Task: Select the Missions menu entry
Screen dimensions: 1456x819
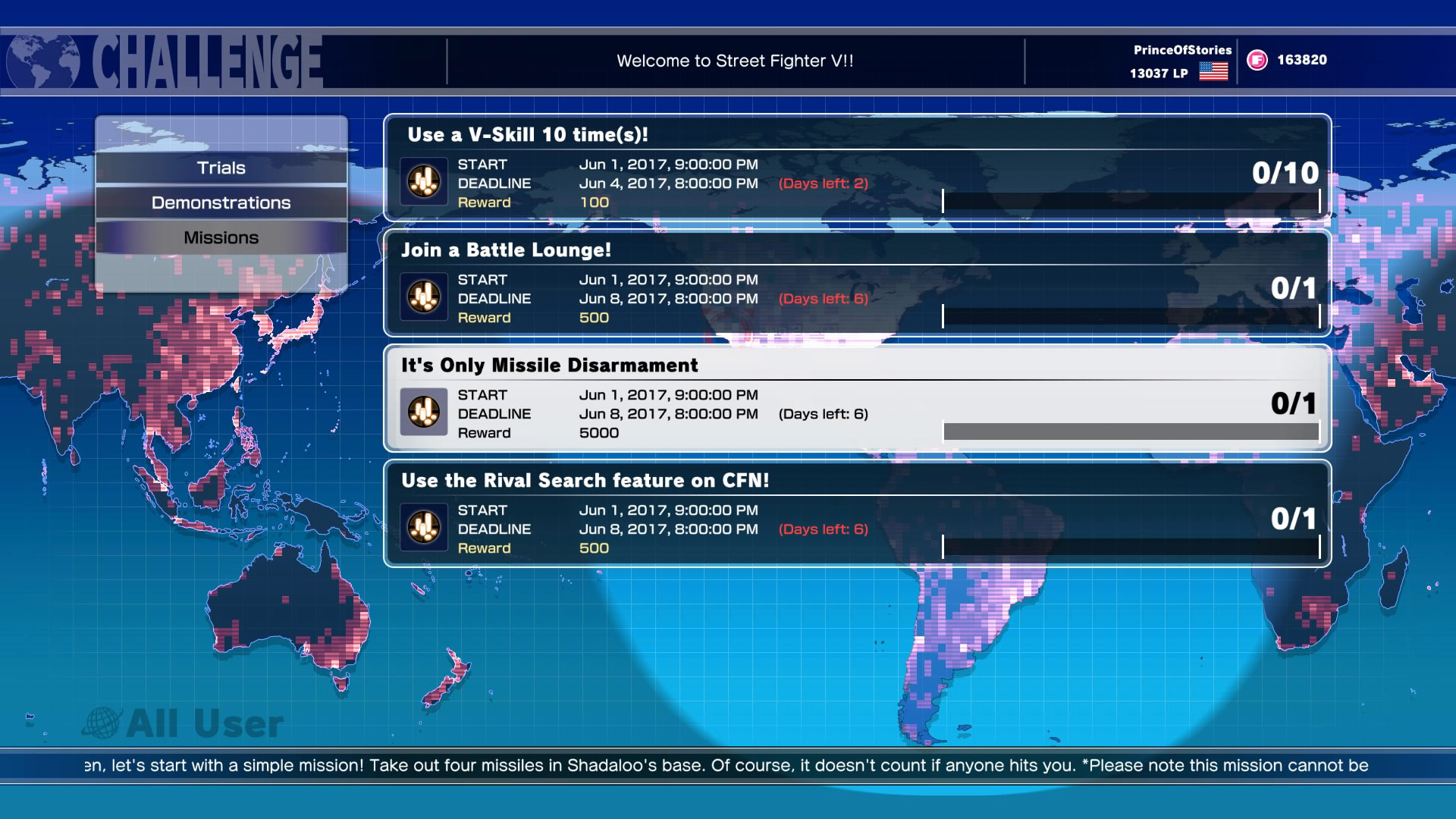Action: [221, 237]
